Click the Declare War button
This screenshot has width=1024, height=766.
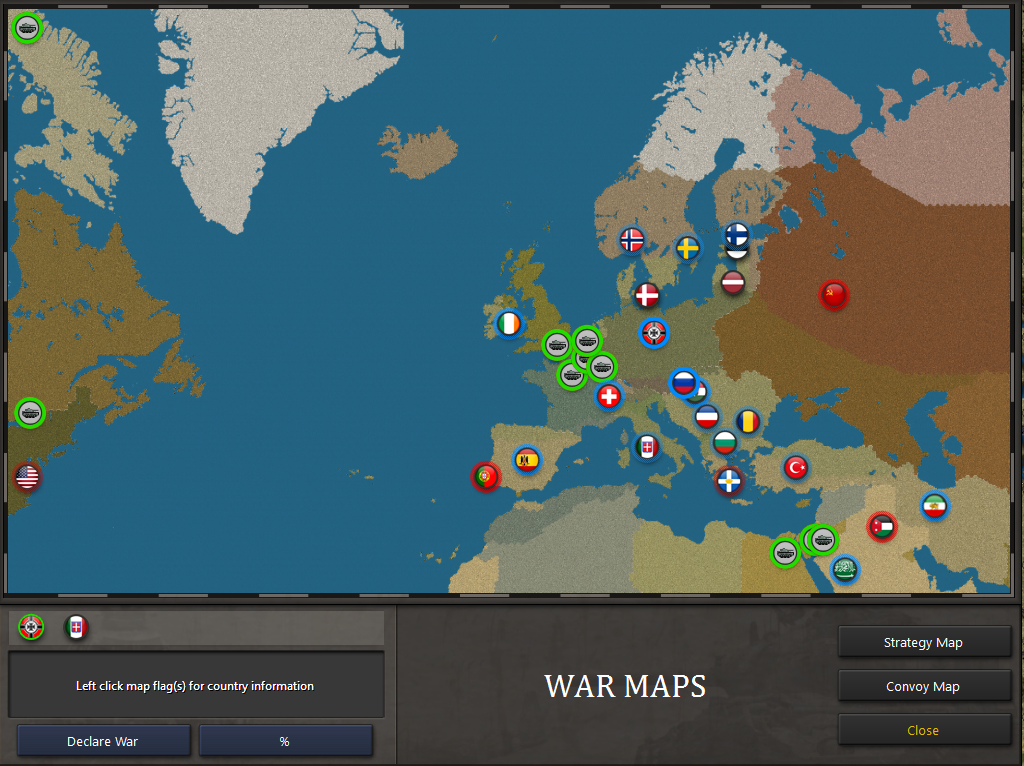click(103, 741)
